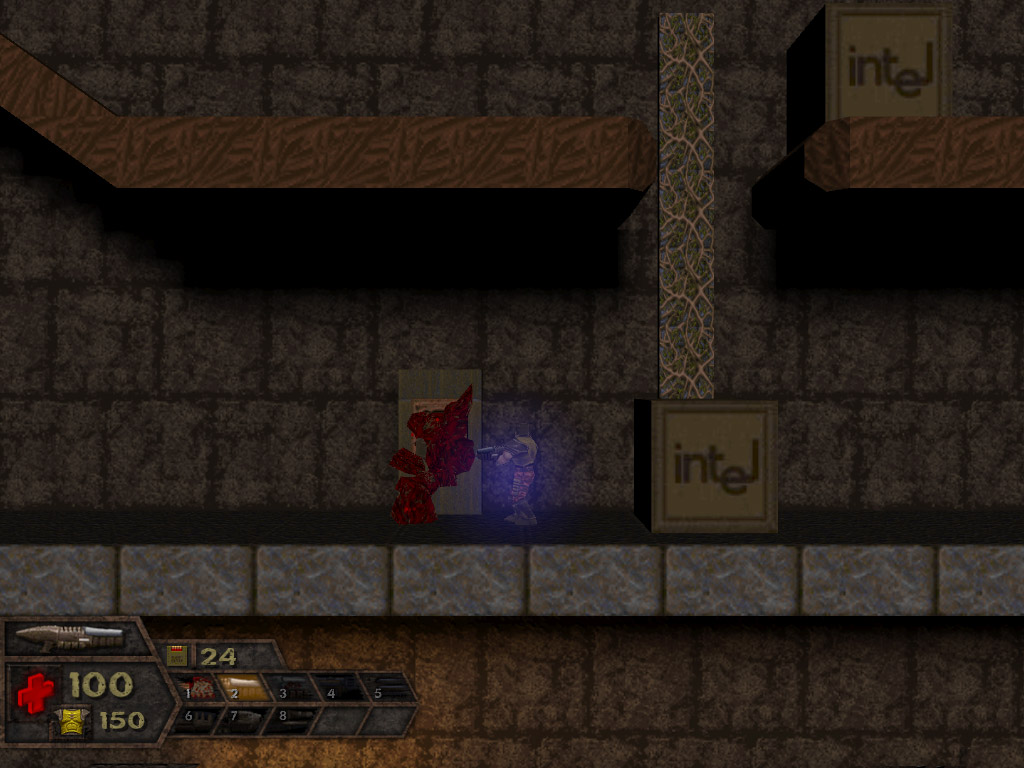Click the yellow armor icon
The height and width of the screenshot is (768, 1024).
tap(72, 720)
